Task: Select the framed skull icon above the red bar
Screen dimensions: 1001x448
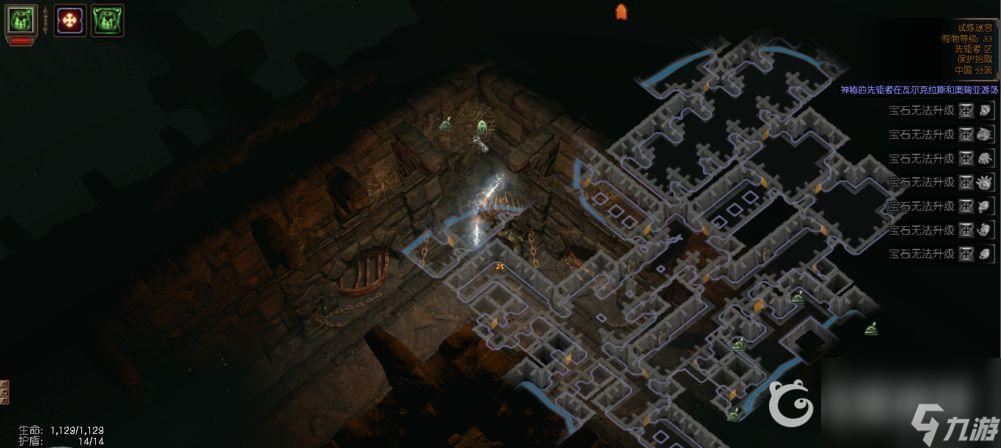Action: 22,19
